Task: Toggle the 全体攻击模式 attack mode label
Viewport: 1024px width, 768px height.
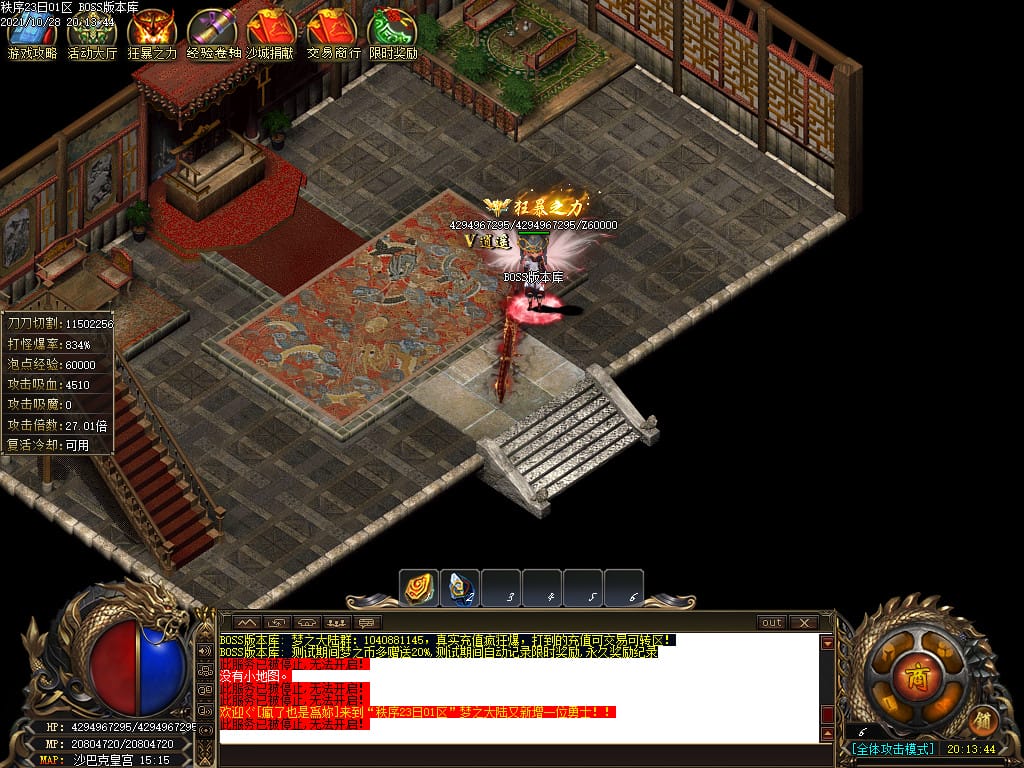Action: click(893, 749)
